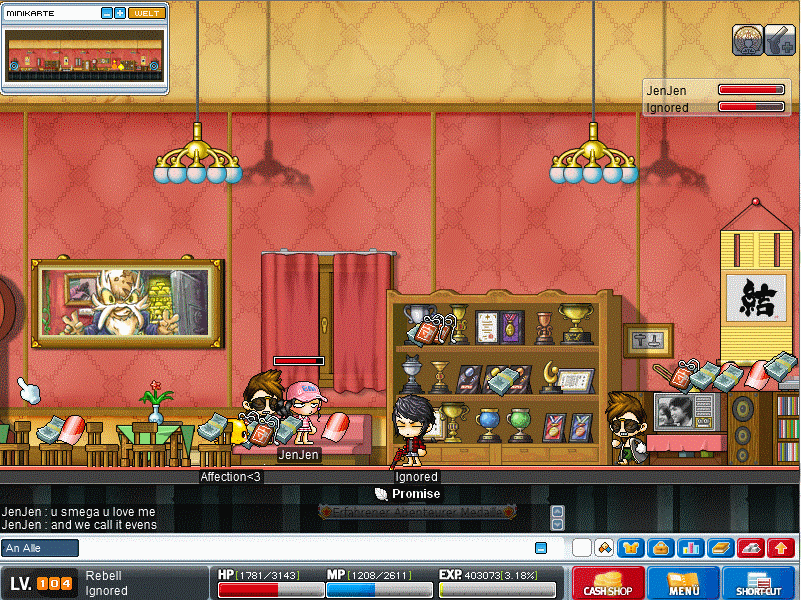The width and height of the screenshot is (801, 600).
Task: Open the stats bar-chart icon
Action: click(690, 548)
